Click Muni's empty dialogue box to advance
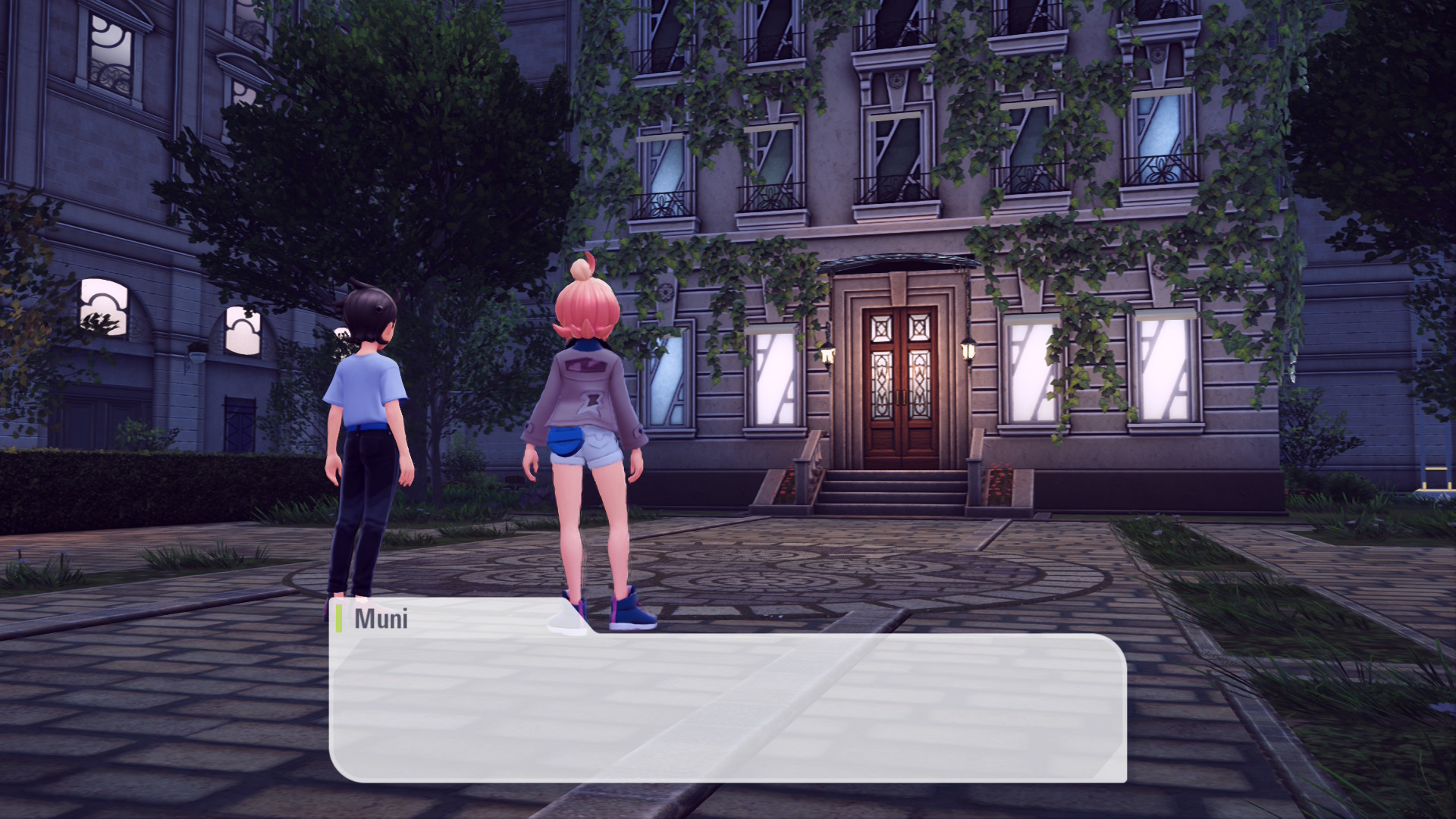 728,708
